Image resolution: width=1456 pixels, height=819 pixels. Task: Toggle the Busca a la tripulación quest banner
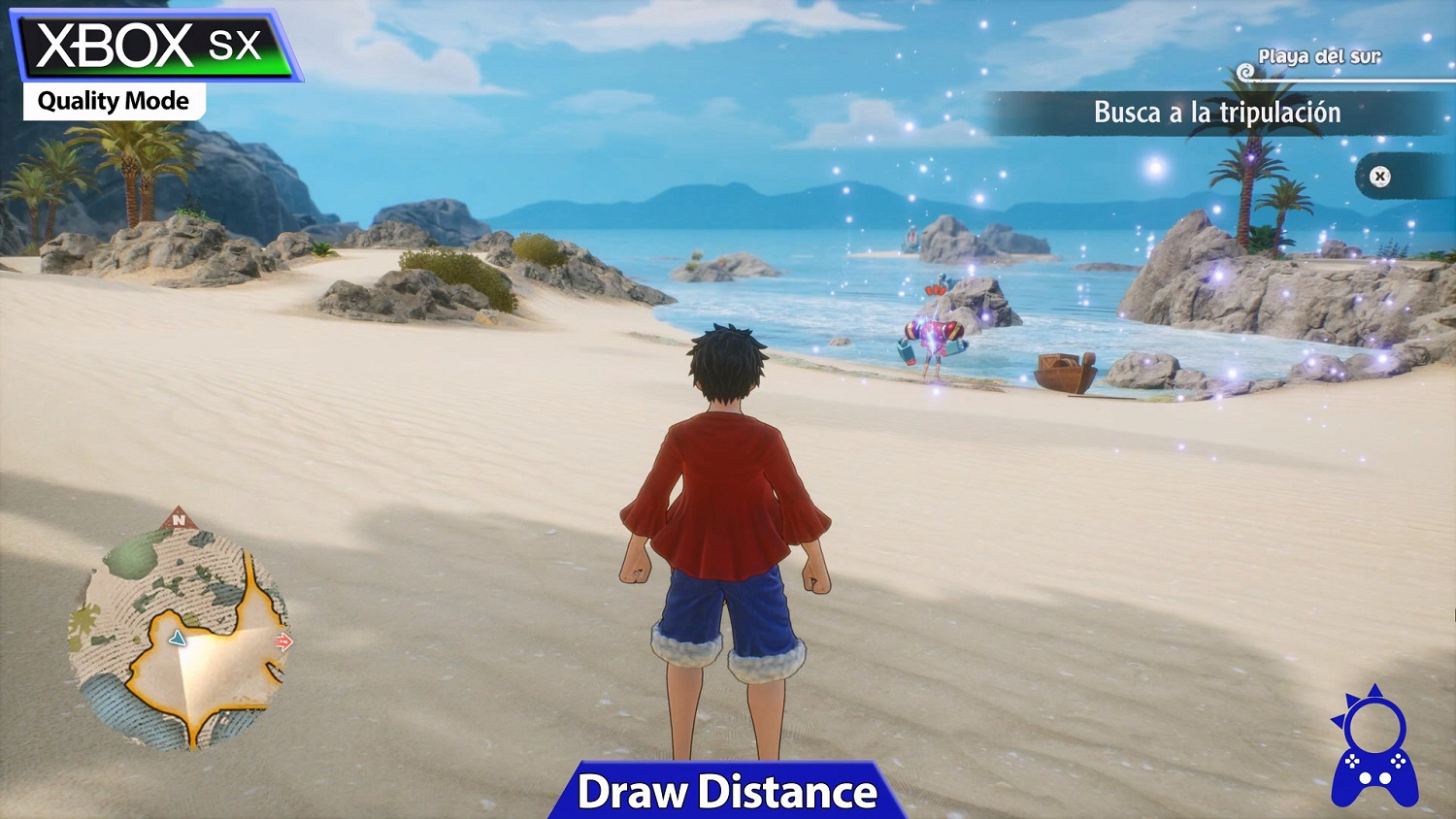pyautogui.click(x=1216, y=113)
